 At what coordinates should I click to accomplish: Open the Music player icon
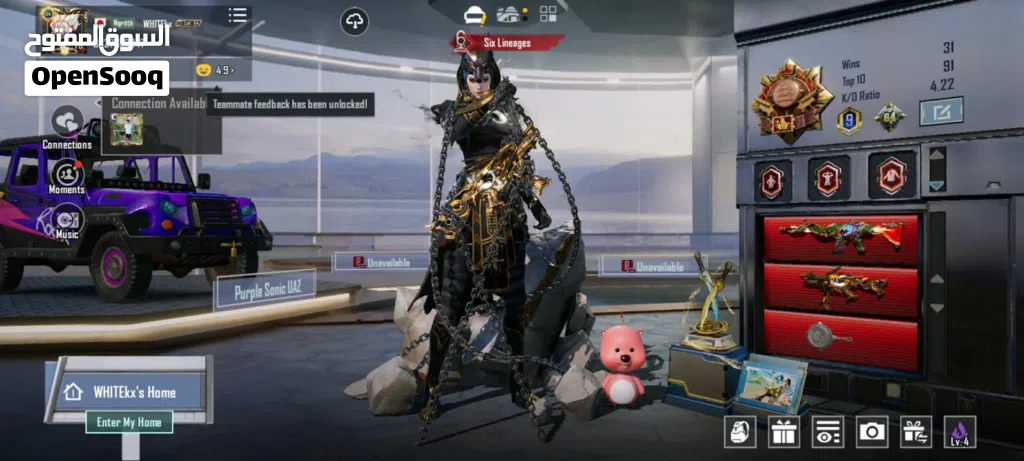[67, 219]
